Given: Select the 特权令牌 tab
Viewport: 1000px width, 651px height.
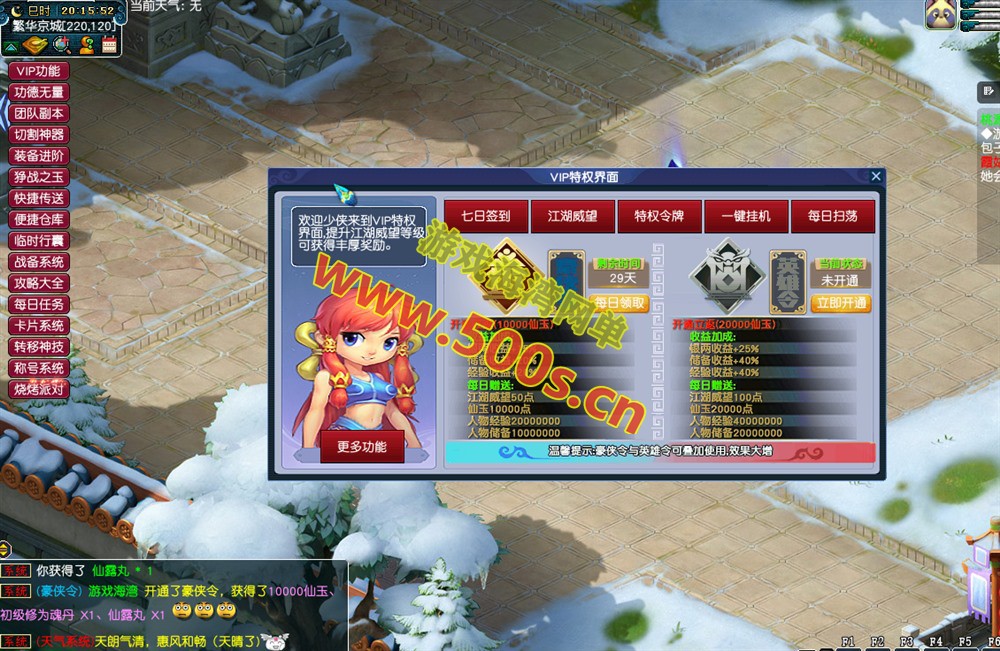Looking at the screenshot, I should [x=659, y=215].
